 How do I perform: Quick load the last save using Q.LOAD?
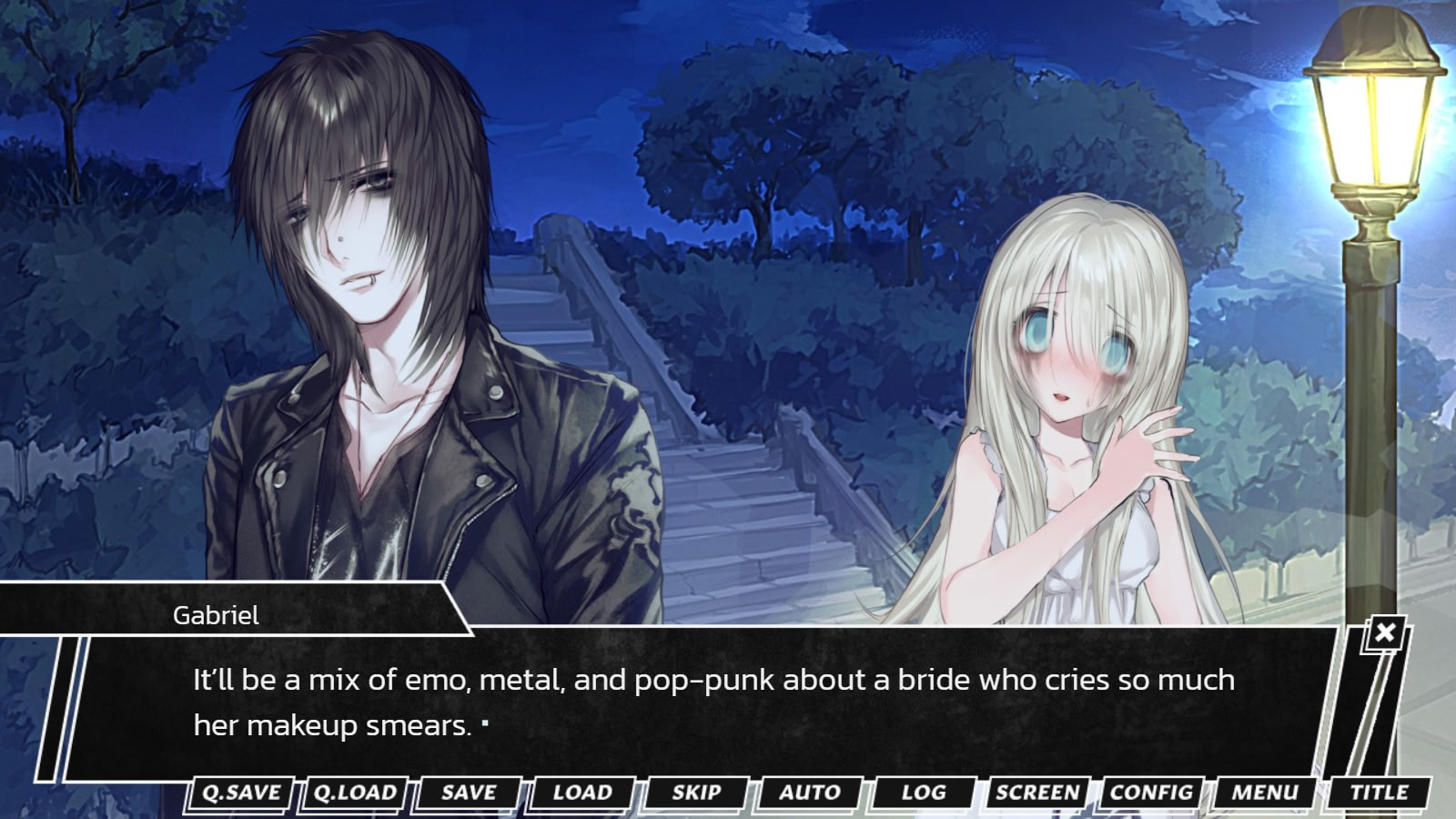pyautogui.click(x=355, y=793)
